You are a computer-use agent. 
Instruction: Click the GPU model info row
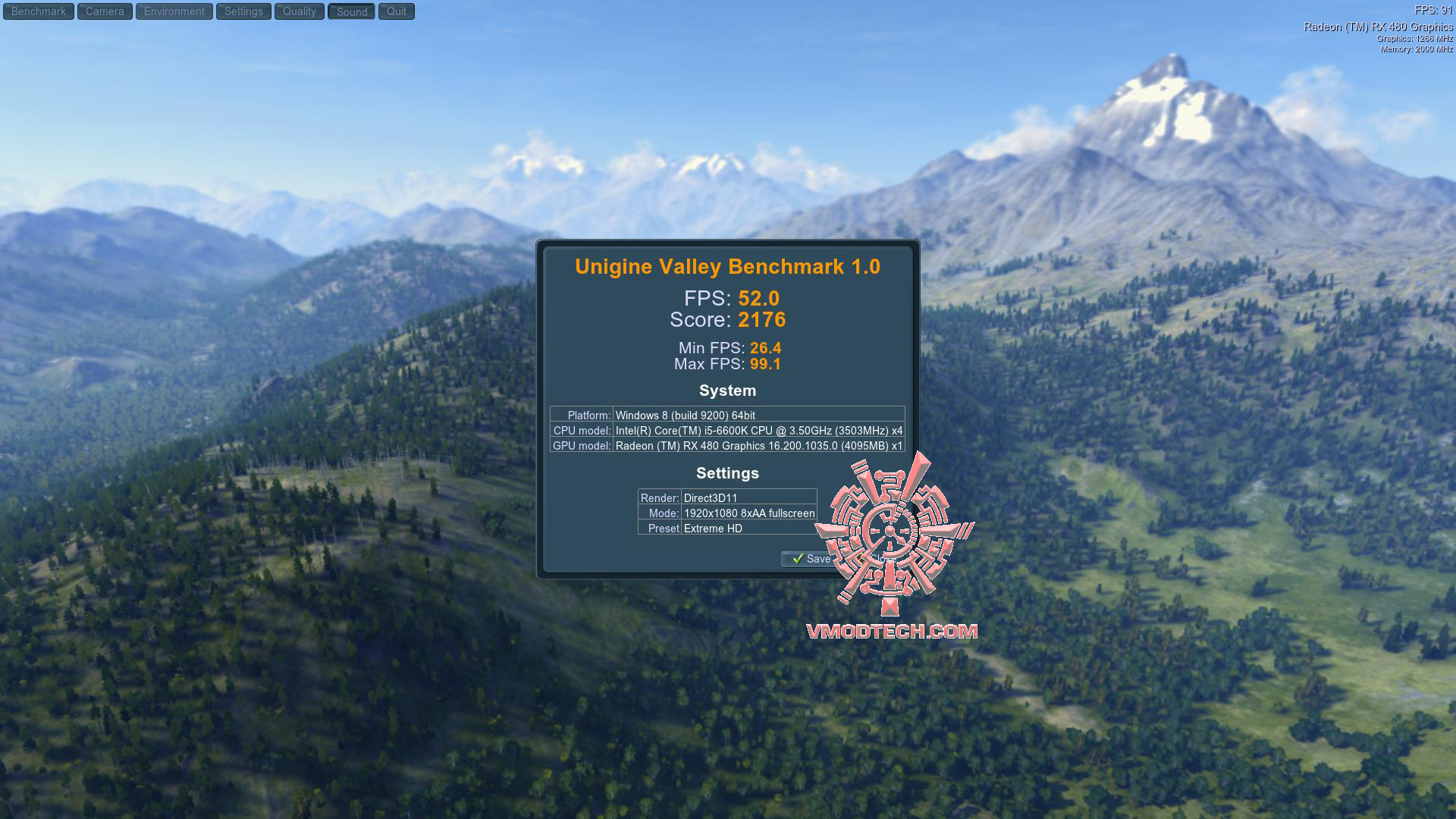tap(727, 446)
